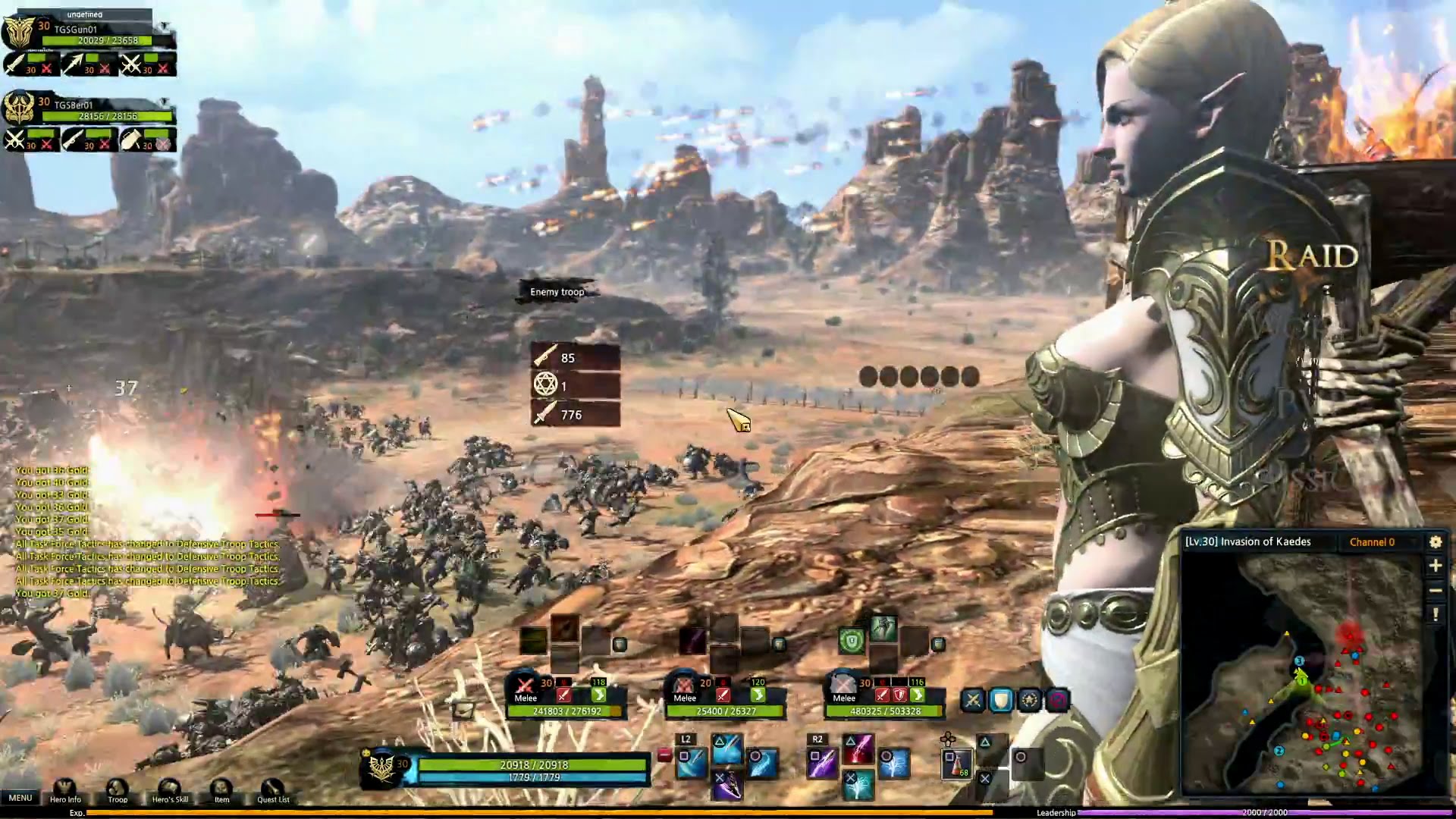Use the red potion item slot
The width and height of the screenshot is (1456, 819).
pos(957,764)
